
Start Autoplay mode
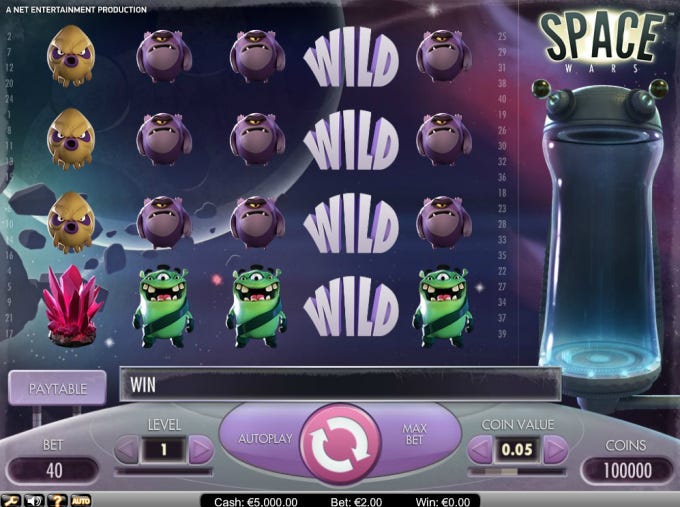tap(265, 439)
